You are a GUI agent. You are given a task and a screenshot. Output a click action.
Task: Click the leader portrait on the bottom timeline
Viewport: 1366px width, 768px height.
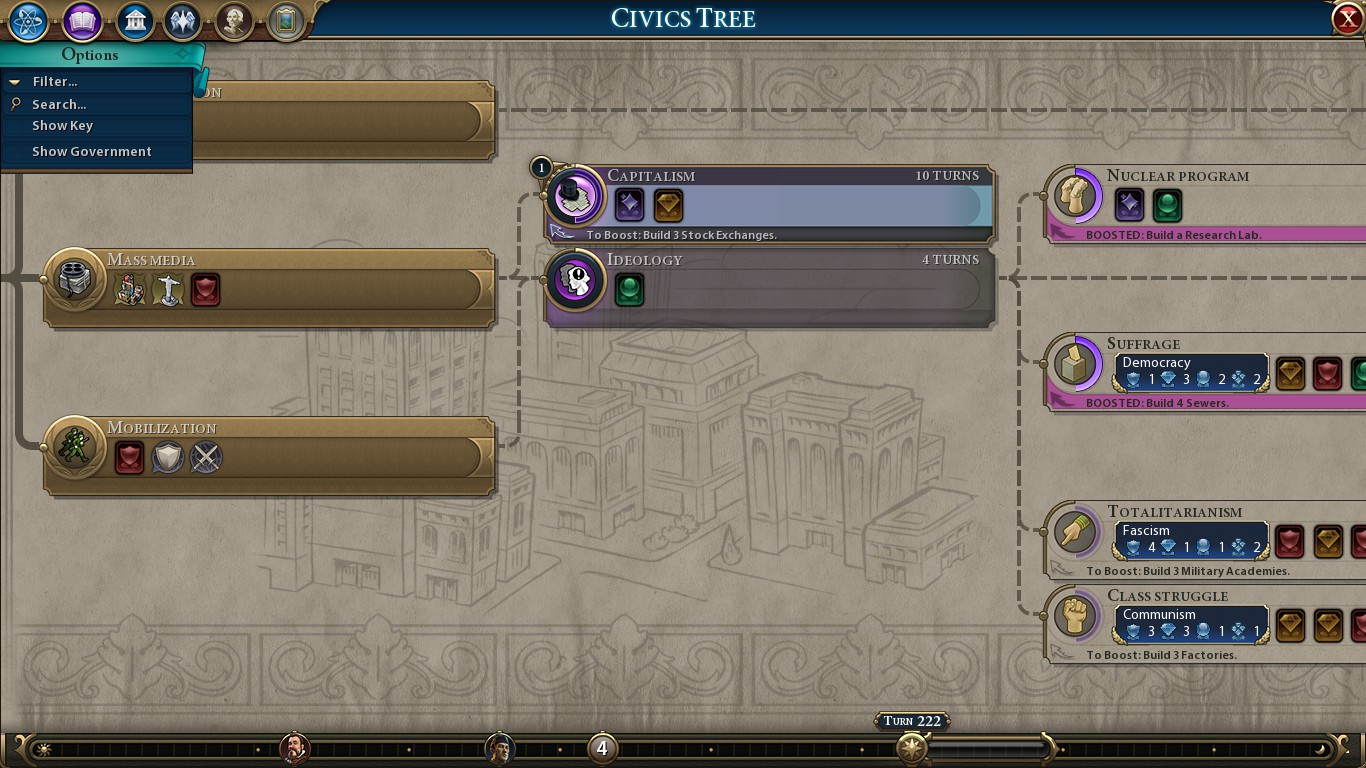click(x=296, y=749)
